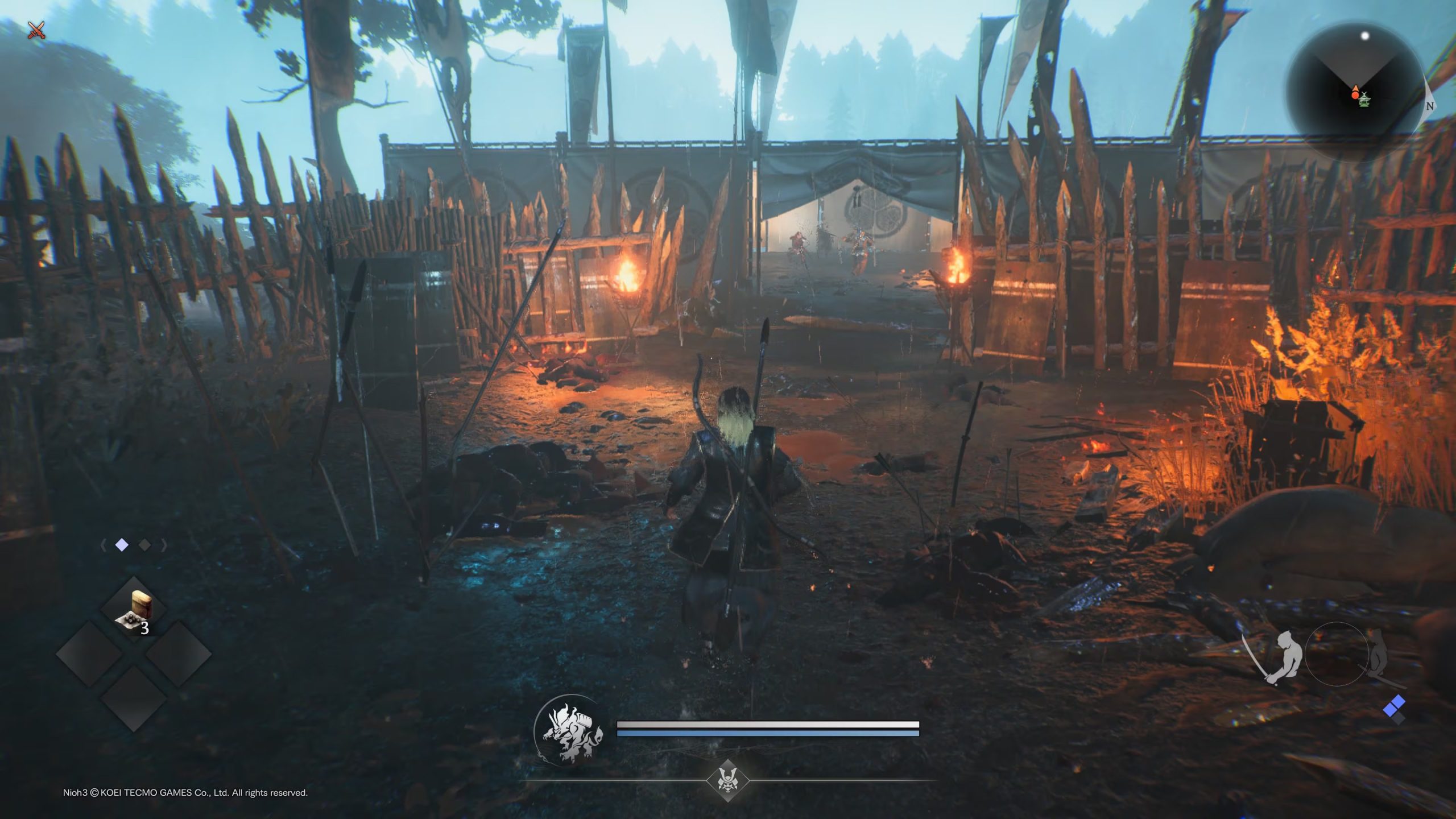Expand the next item wheel page with right chevron
Screen dimensions: 1456x819
pos(164,545)
